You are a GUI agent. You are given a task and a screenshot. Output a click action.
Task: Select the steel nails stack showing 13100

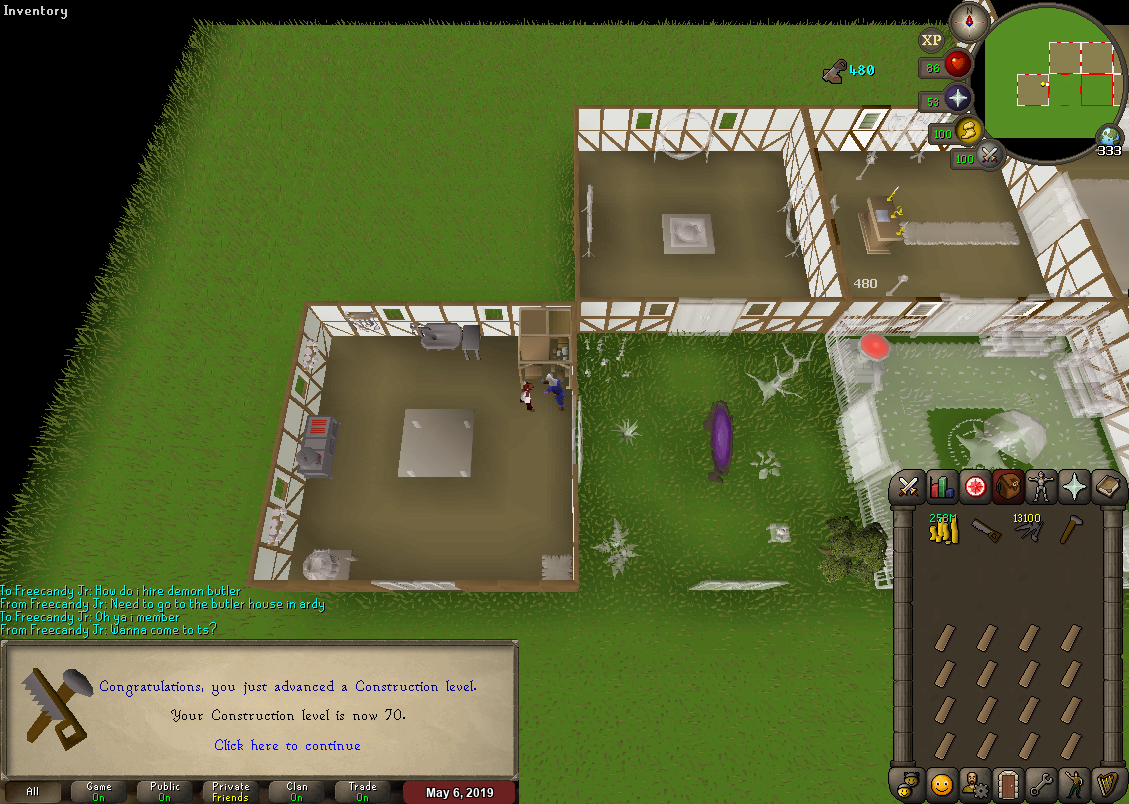point(1029,530)
